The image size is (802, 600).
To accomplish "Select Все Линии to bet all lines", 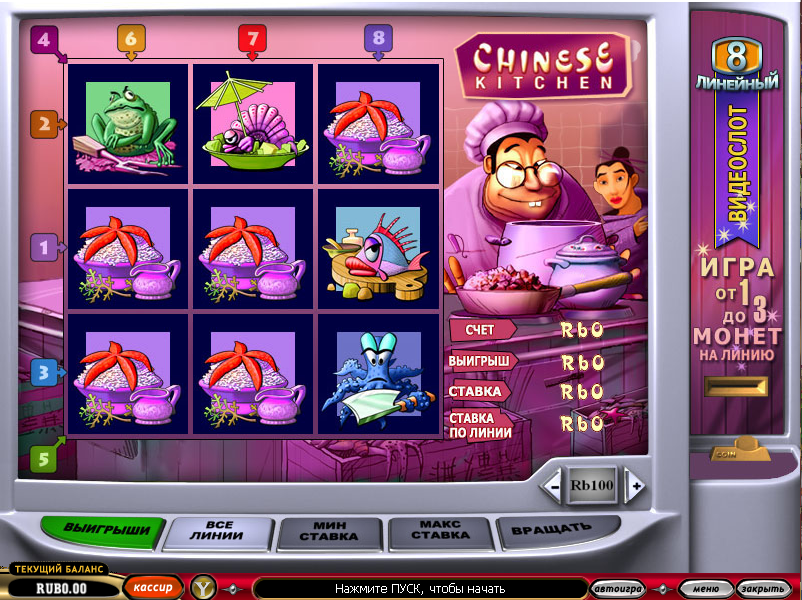I will click(x=218, y=530).
